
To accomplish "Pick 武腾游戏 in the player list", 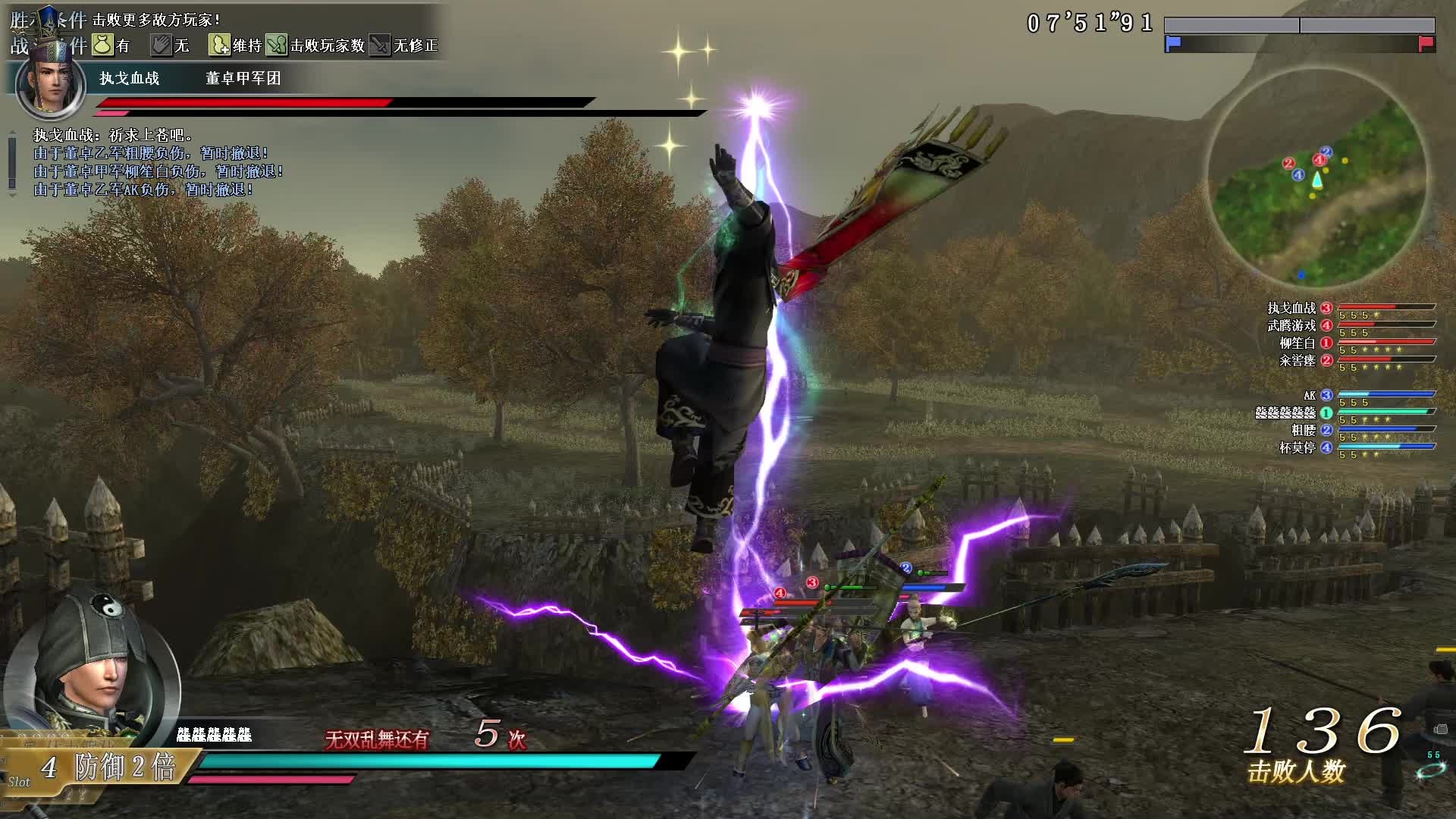I will tap(1291, 325).
